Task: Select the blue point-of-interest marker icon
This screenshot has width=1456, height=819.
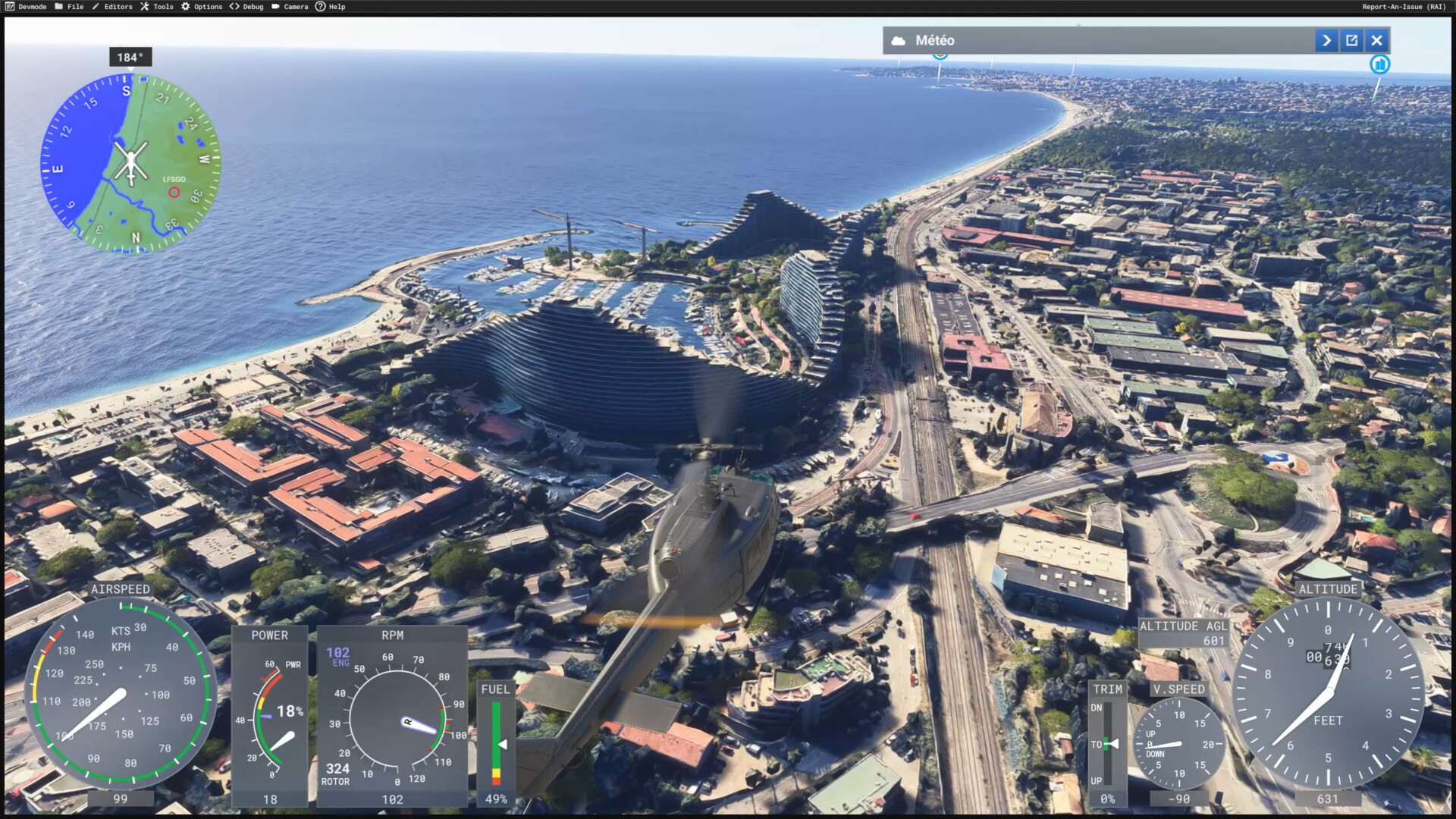Action: coord(1379,64)
